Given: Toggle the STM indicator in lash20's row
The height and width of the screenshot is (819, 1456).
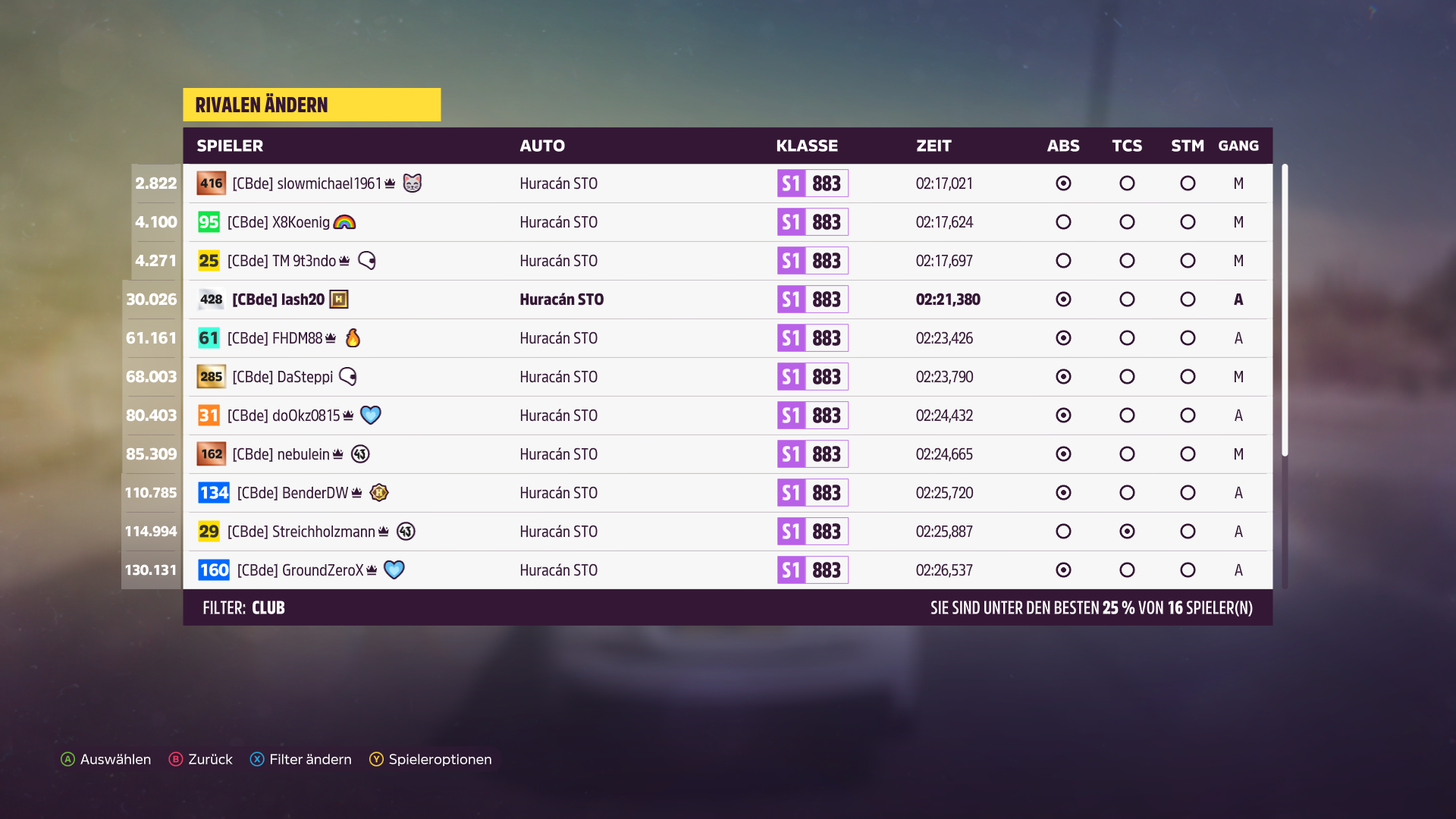Looking at the screenshot, I should click(1188, 299).
